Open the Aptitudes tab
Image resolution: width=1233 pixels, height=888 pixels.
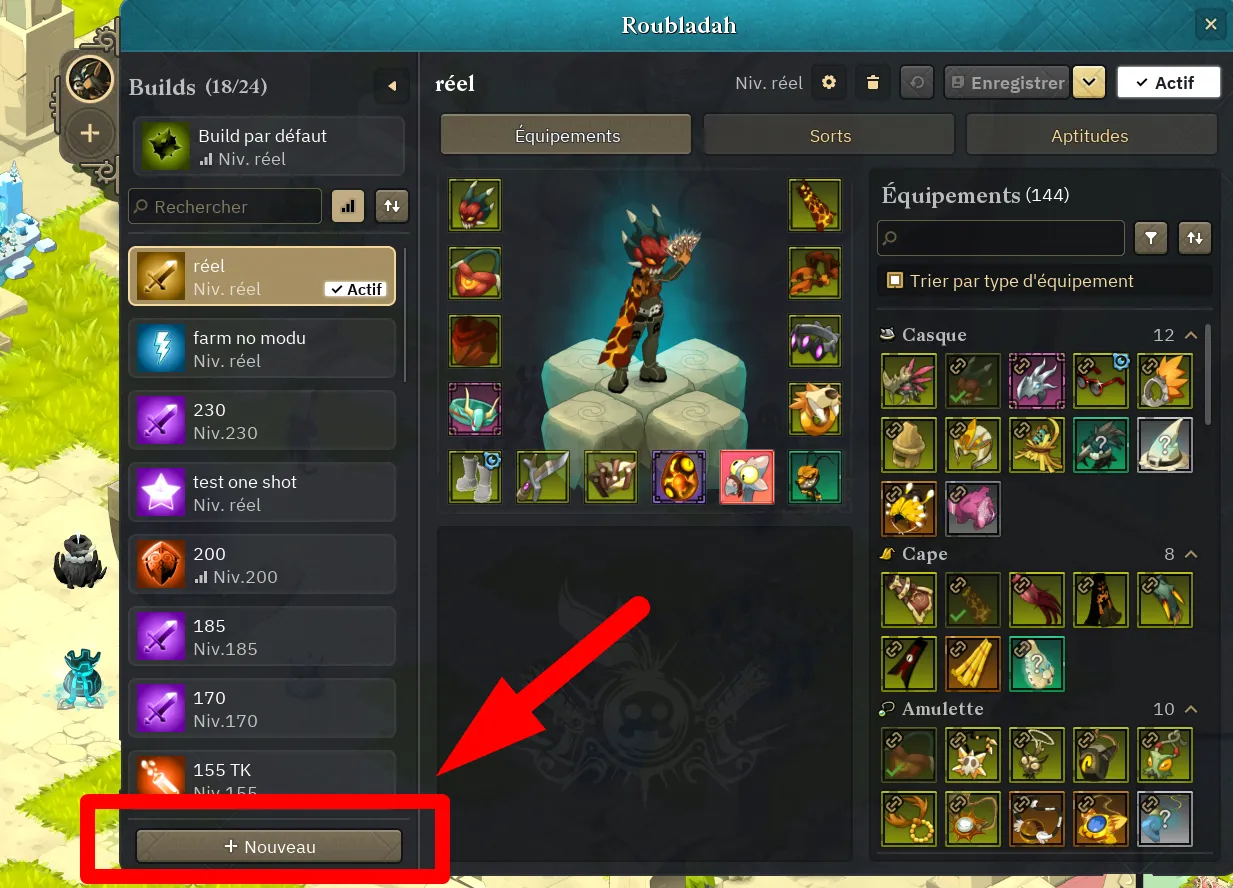click(x=1089, y=136)
